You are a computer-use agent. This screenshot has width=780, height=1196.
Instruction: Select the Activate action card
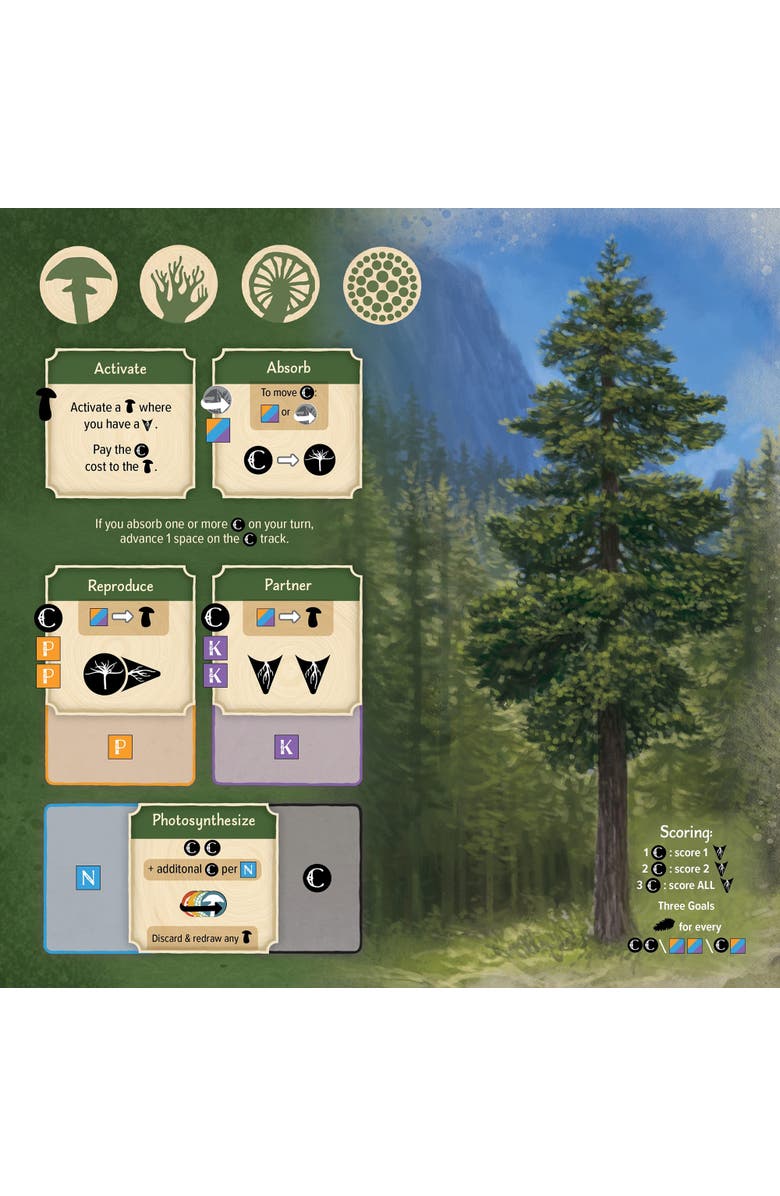120,423
